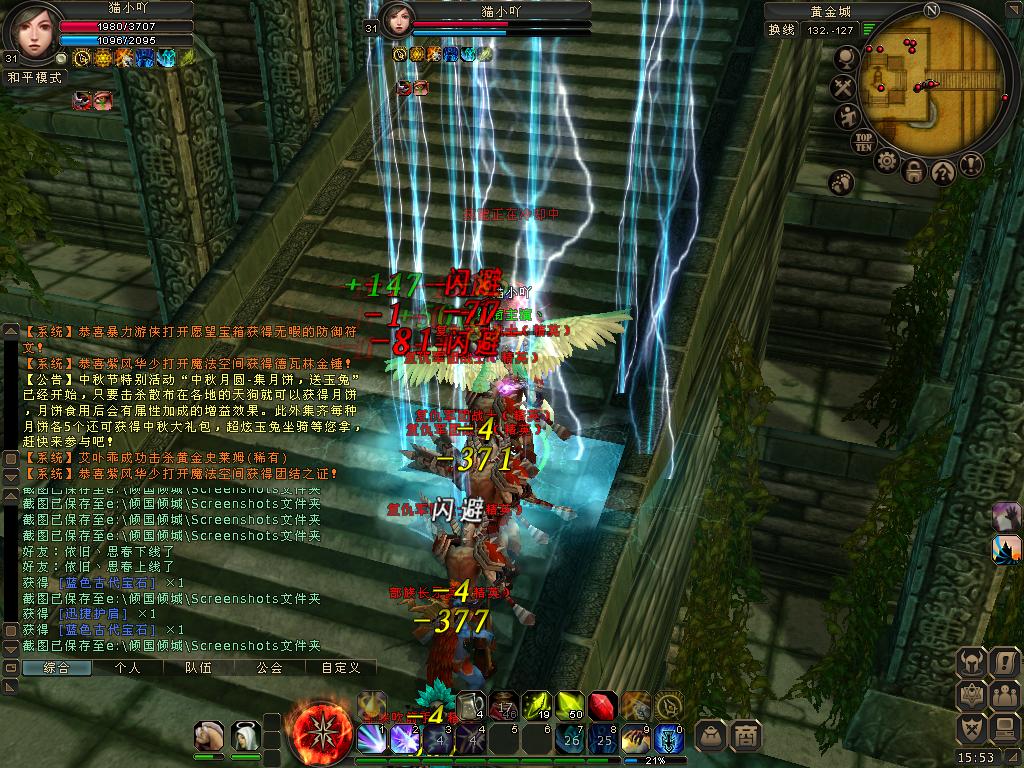Open the 公会 guild chat tab
The width and height of the screenshot is (1024, 768).
pyautogui.click(x=269, y=668)
